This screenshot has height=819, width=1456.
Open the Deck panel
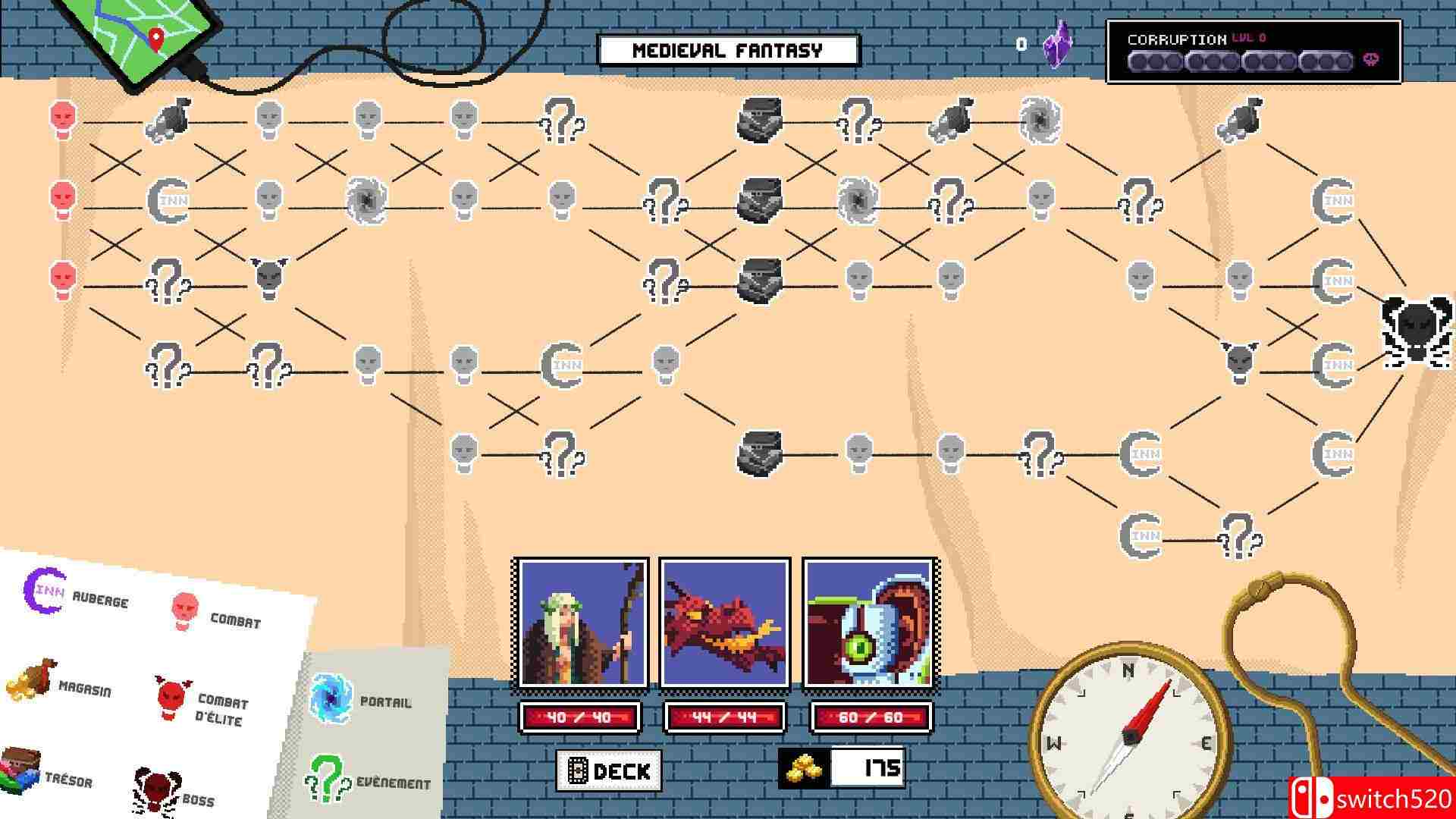(608, 770)
